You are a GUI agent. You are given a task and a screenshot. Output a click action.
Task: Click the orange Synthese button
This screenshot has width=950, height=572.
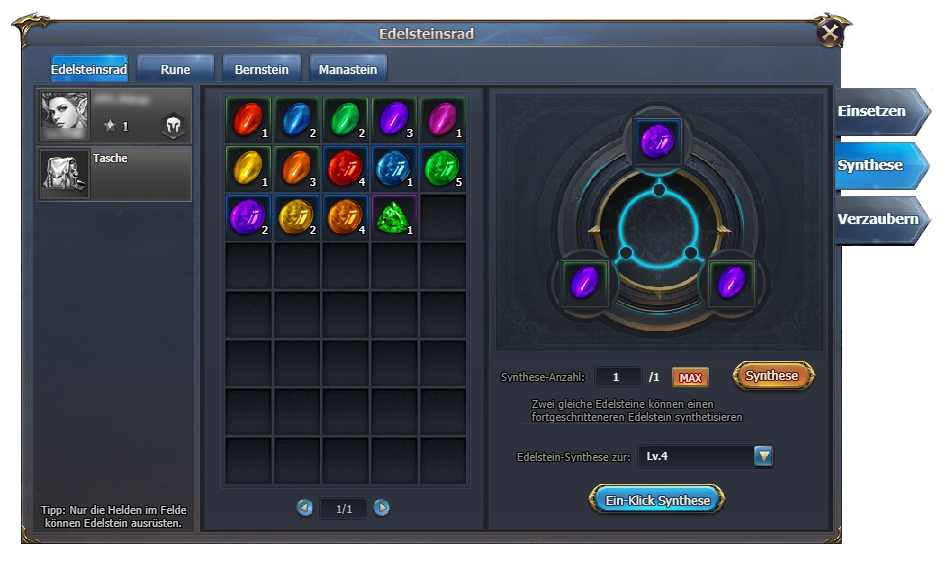(x=773, y=376)
